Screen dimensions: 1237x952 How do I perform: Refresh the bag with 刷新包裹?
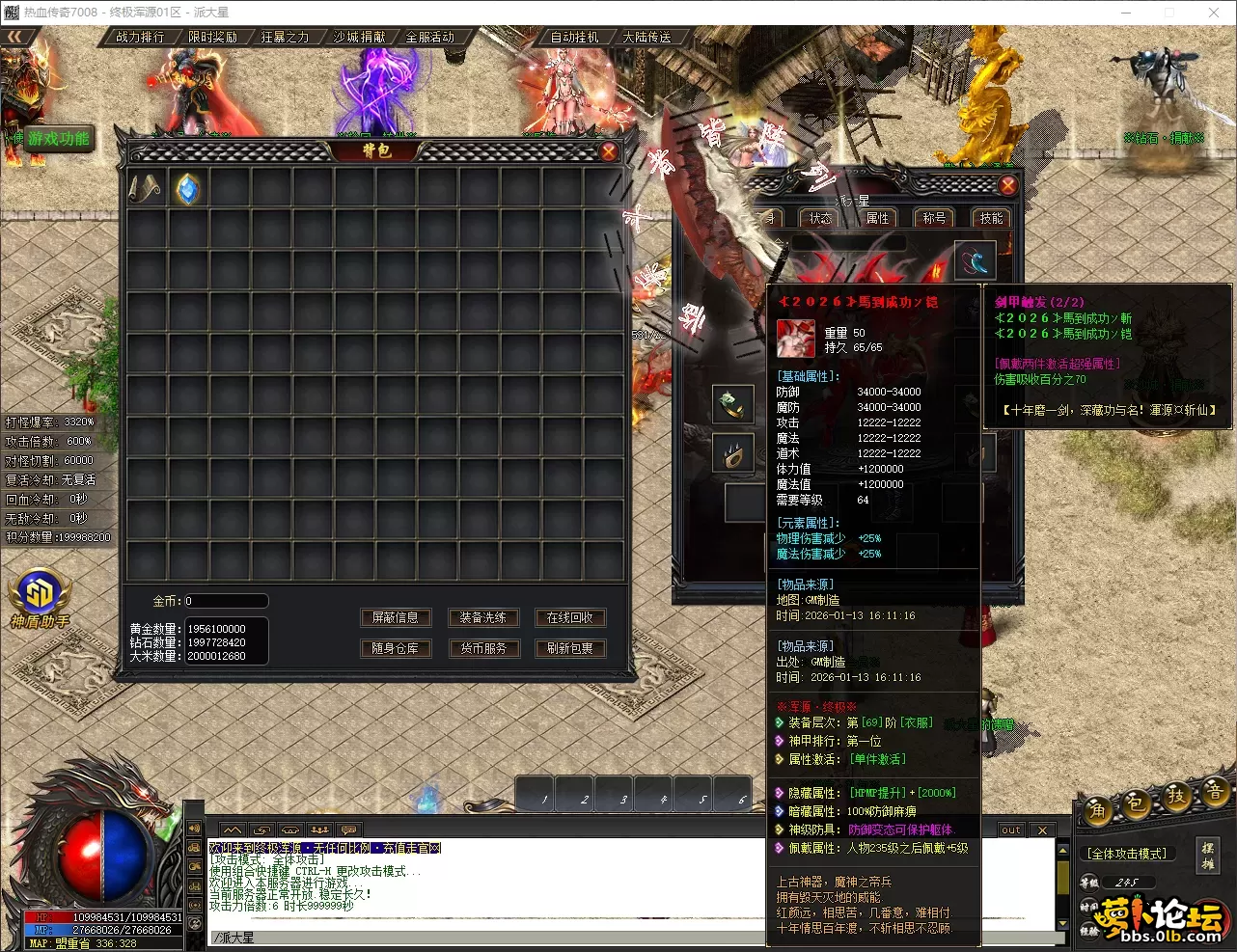(570, 648)
